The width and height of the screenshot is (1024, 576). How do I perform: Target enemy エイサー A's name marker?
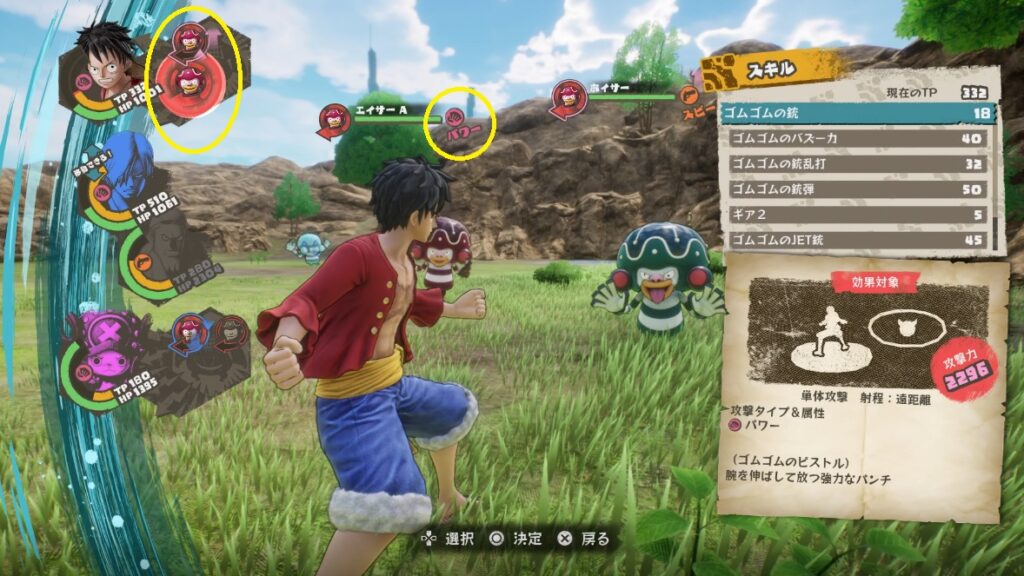[380, 110]
